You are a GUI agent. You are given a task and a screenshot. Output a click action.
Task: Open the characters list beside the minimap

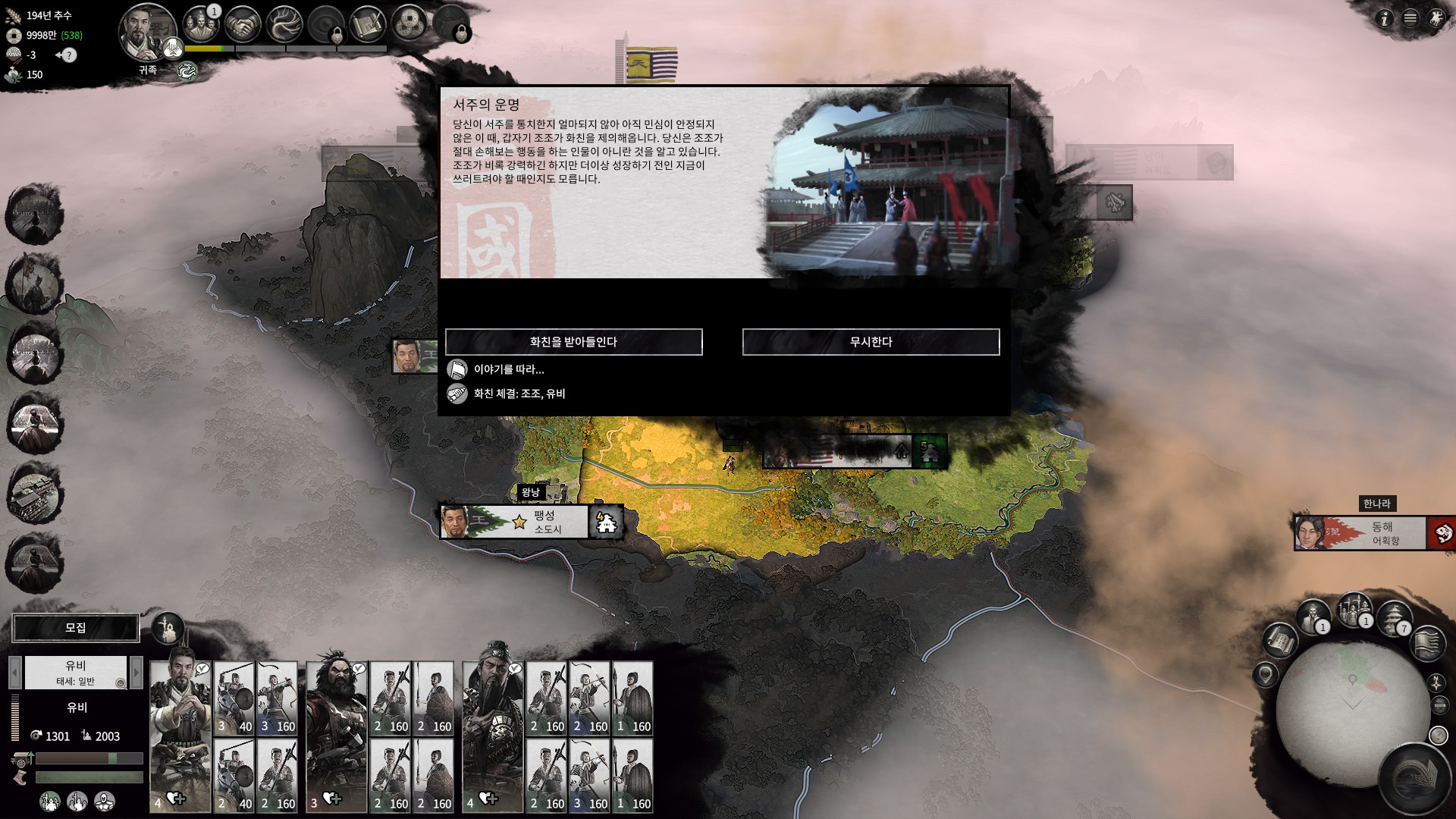click(1313, 616)
